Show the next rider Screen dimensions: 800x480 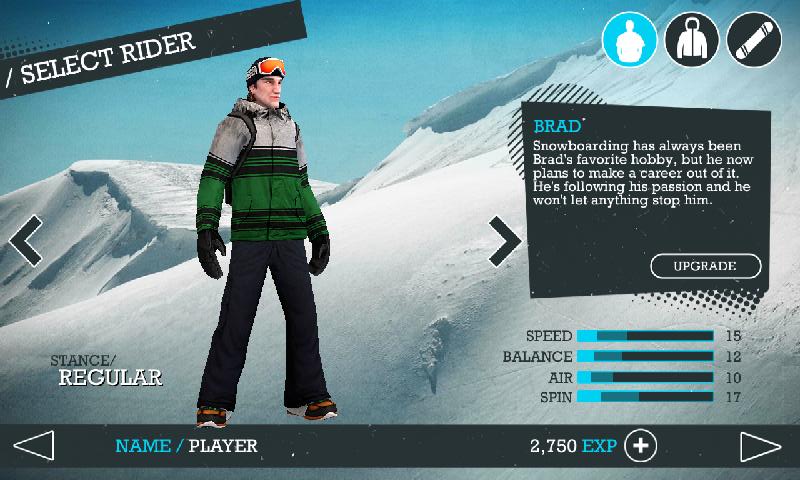click(504, 240)
